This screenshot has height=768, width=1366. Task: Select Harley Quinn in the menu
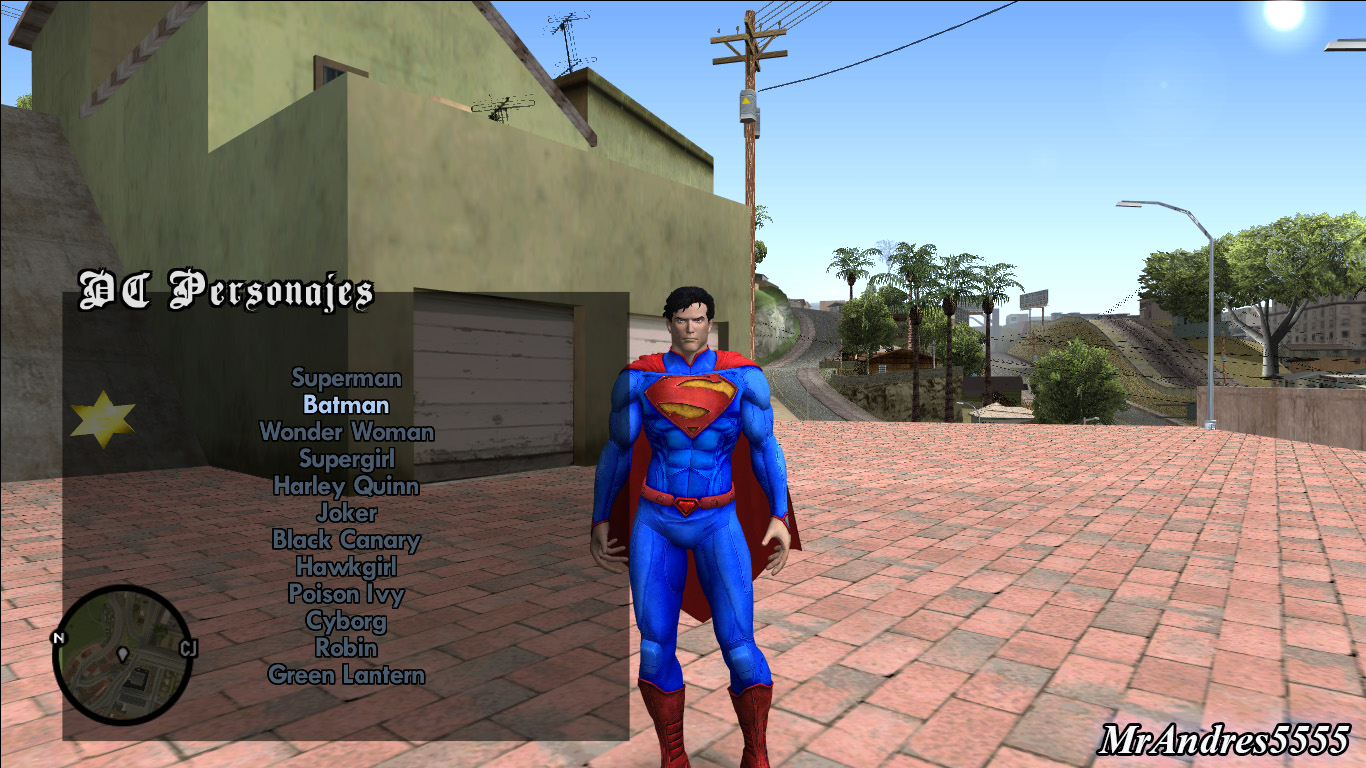pyautogui.click(x=346, y=487)
